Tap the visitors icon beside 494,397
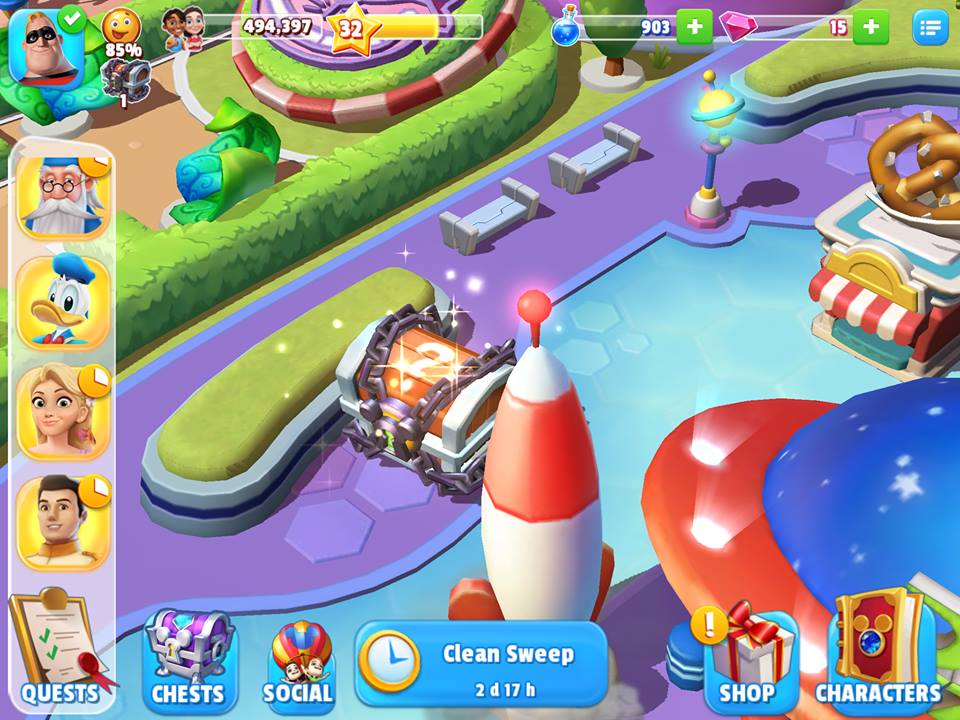Image resolution: width=960 pixels, height=720 pixels. 182,26
